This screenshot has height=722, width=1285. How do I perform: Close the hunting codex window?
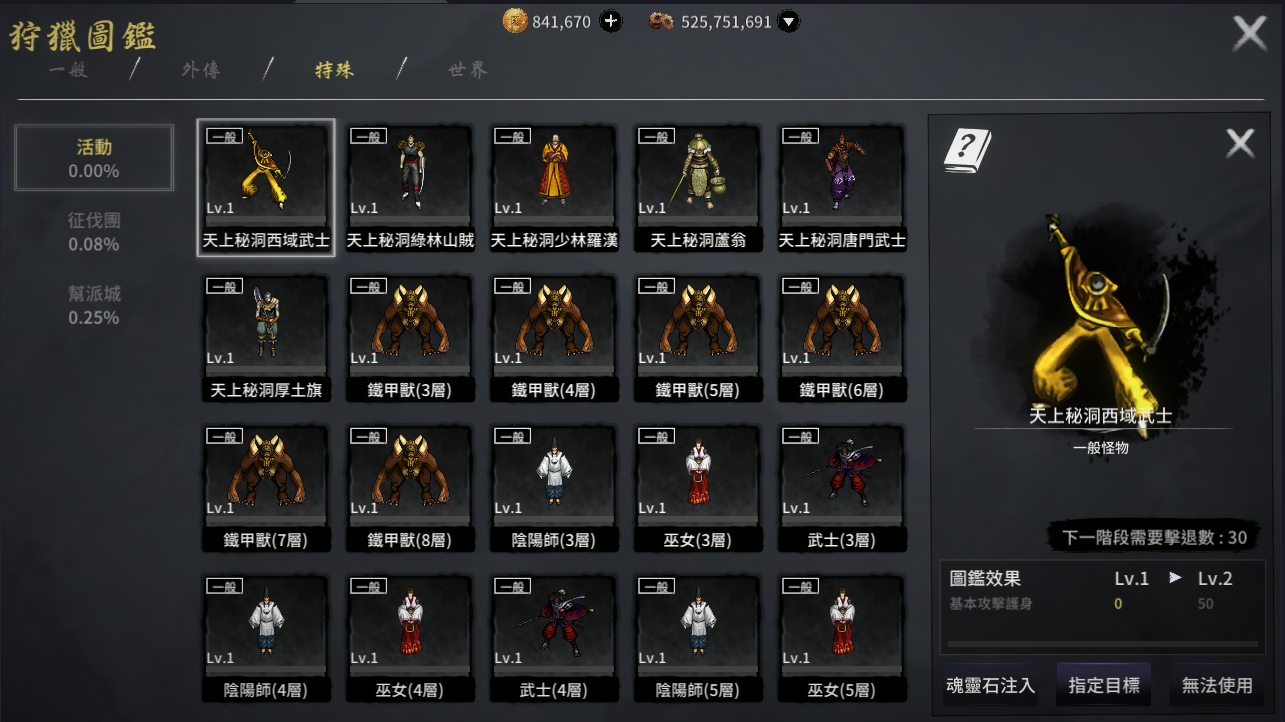(x=1250, y=34)
